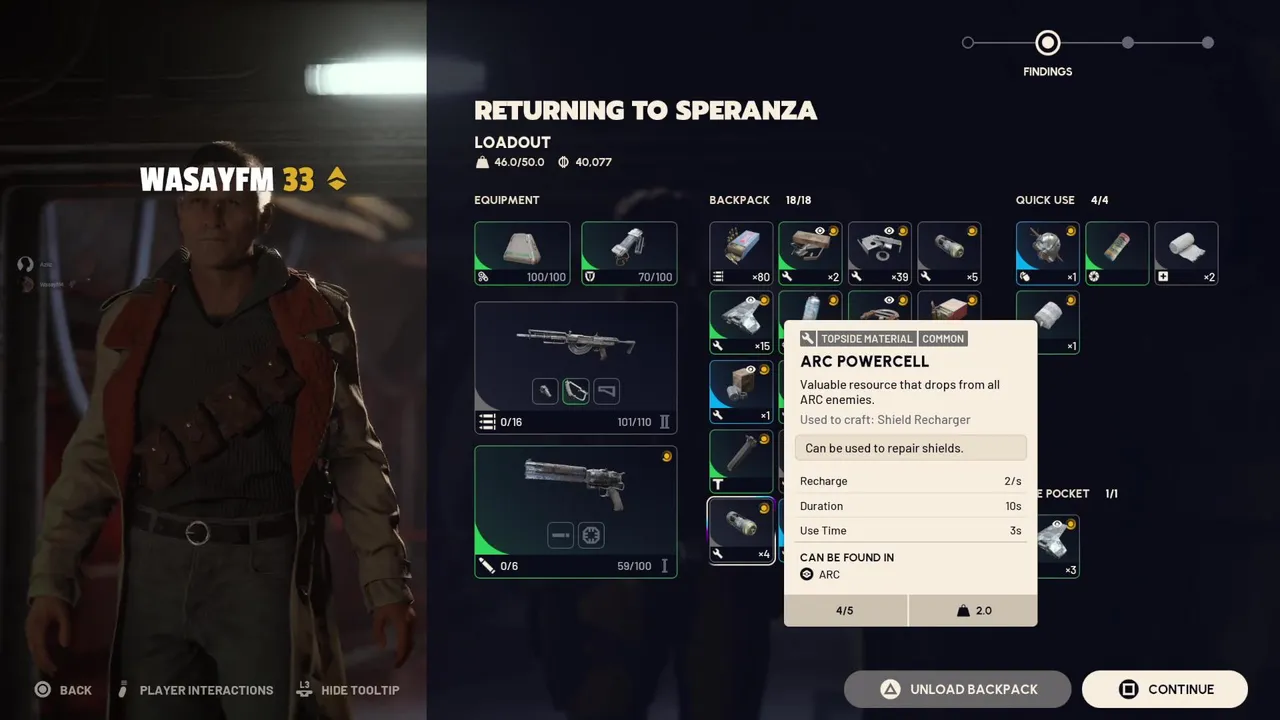Select the backpack item with quantity 15
This screenshot has width=1280, height=720.
pos(741,322)
